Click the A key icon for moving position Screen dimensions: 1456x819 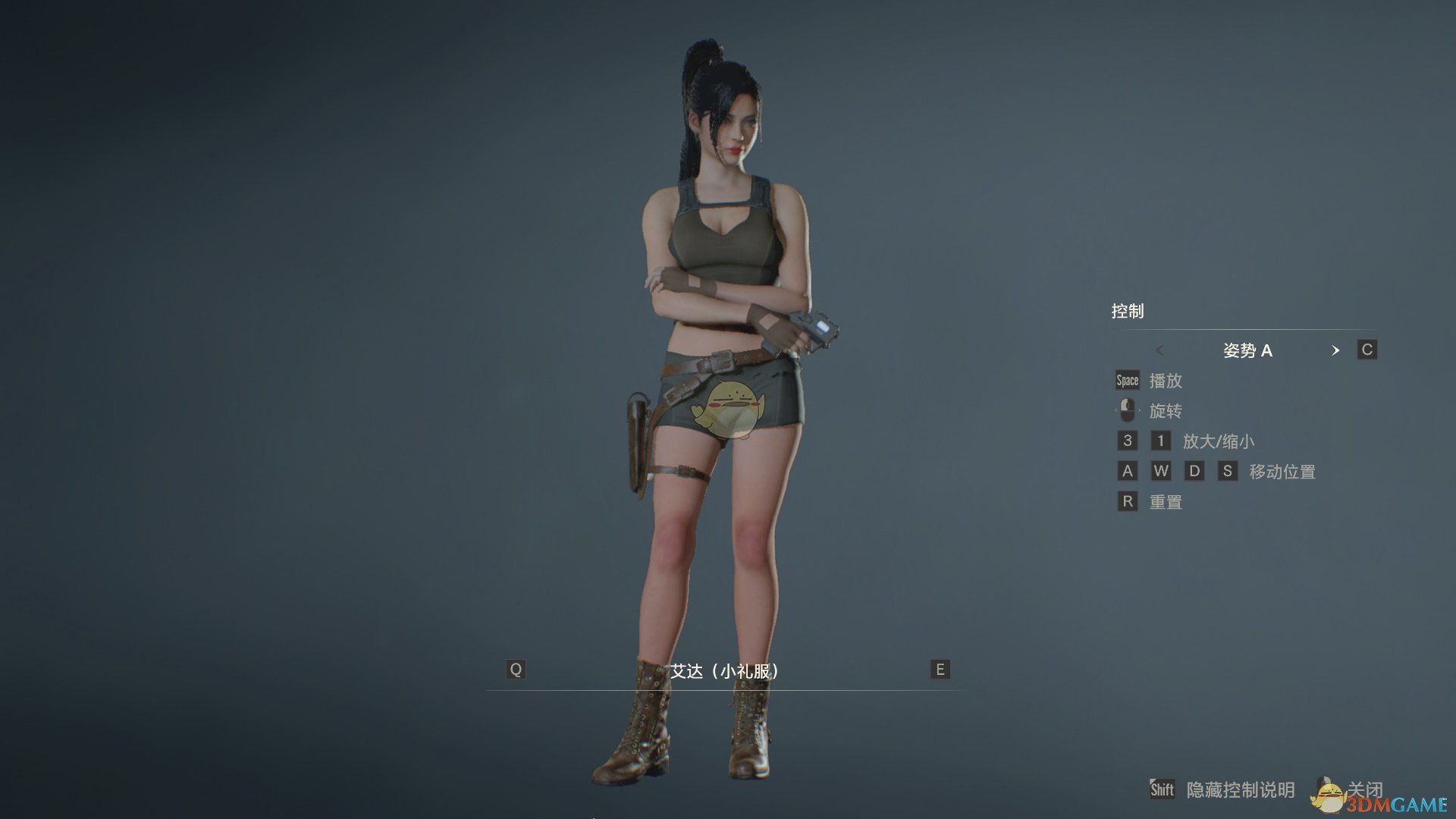(x=1128, y=471)
